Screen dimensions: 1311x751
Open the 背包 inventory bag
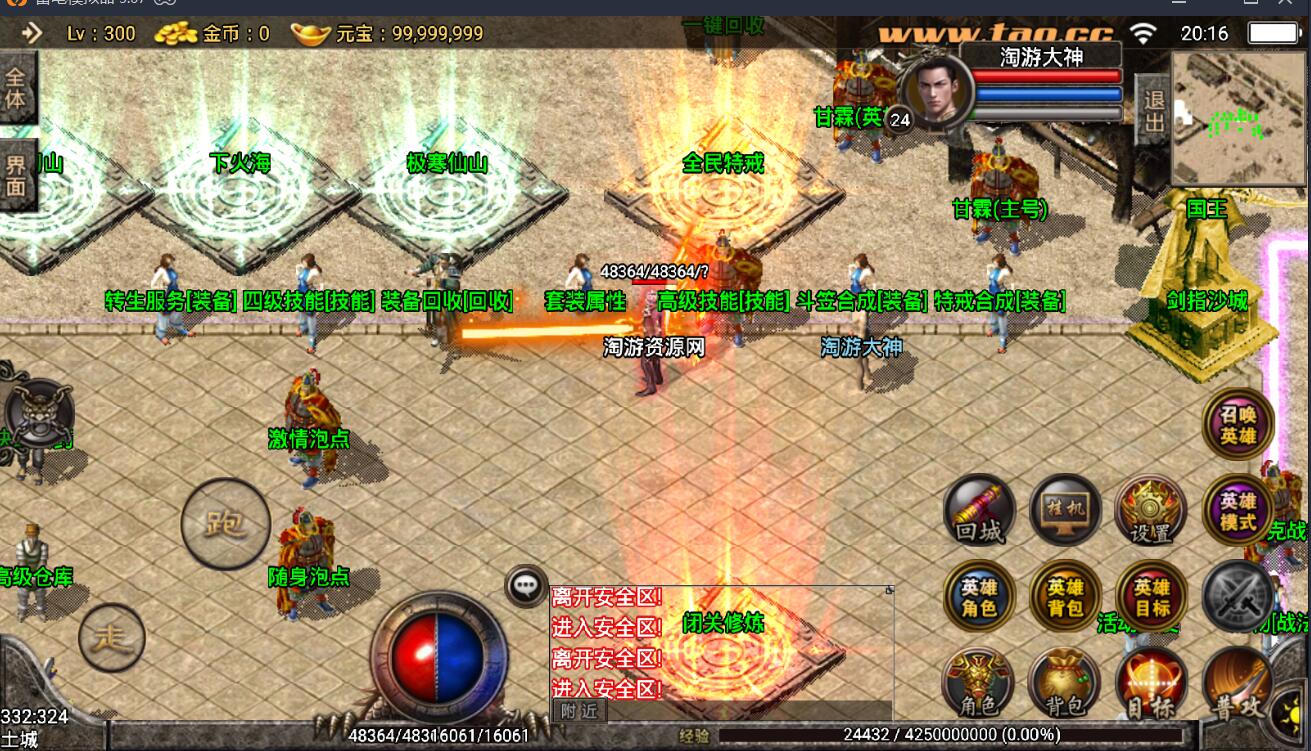(x=1066, y=684)
